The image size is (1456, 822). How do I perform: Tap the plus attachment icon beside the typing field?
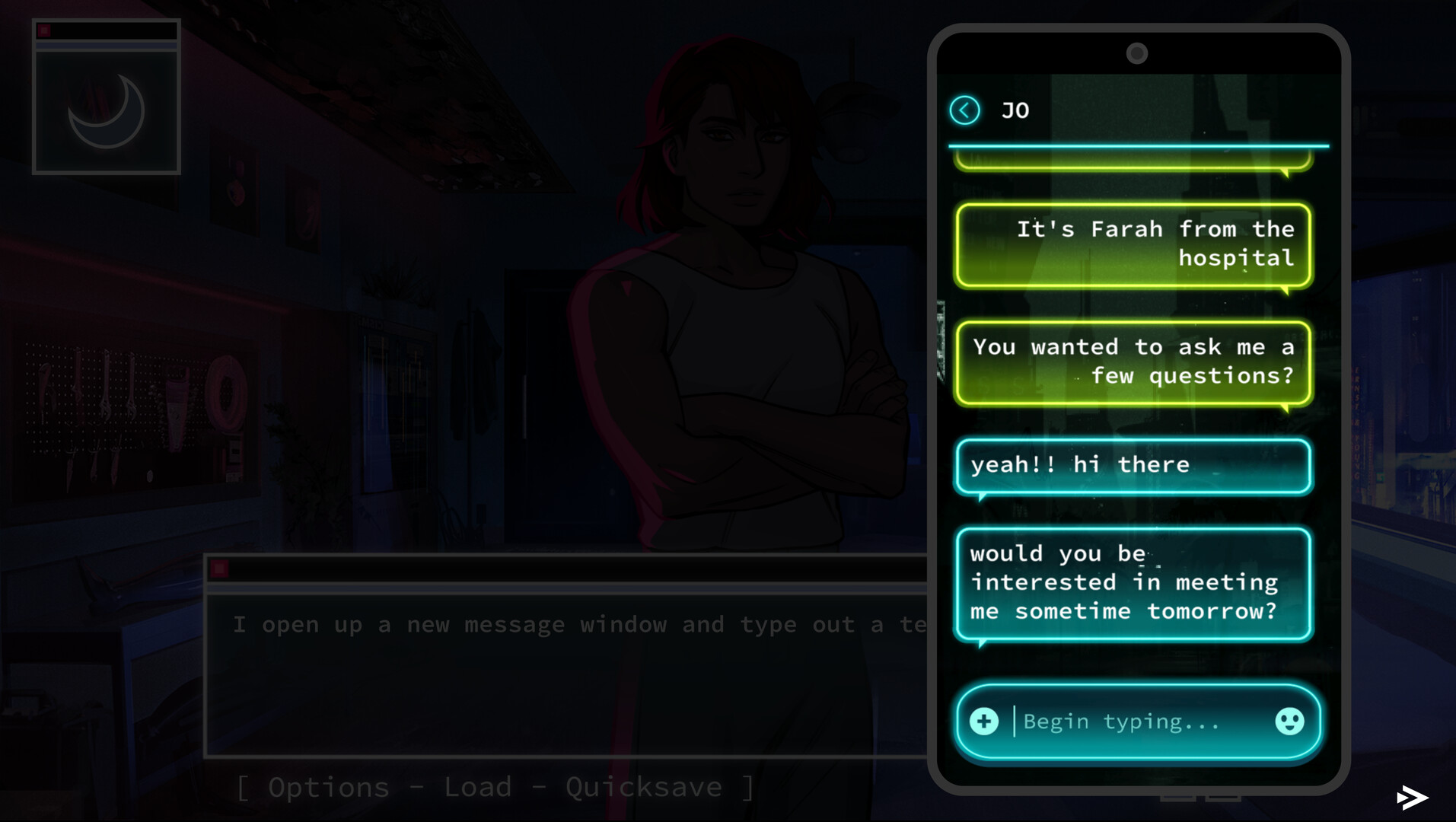[x=983, y=722]
